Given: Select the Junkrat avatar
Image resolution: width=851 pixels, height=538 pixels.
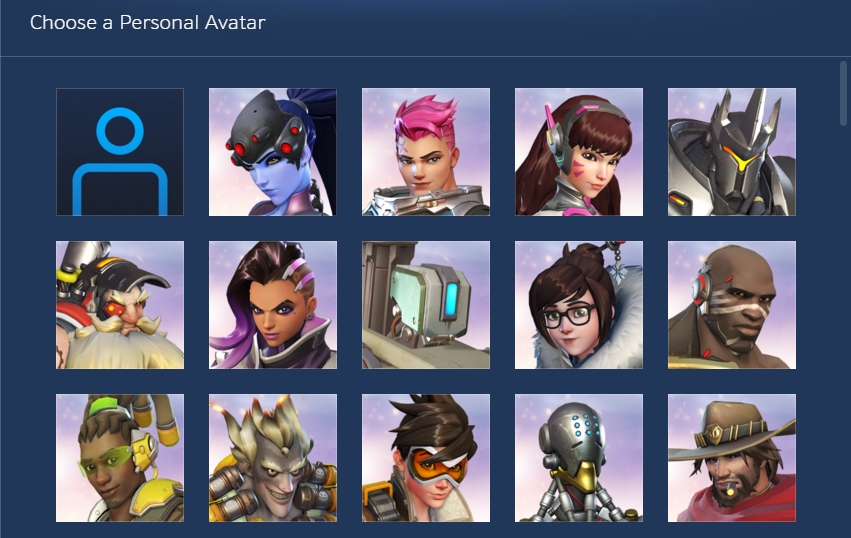Looking at the screenshot, I should click(273, 458).
